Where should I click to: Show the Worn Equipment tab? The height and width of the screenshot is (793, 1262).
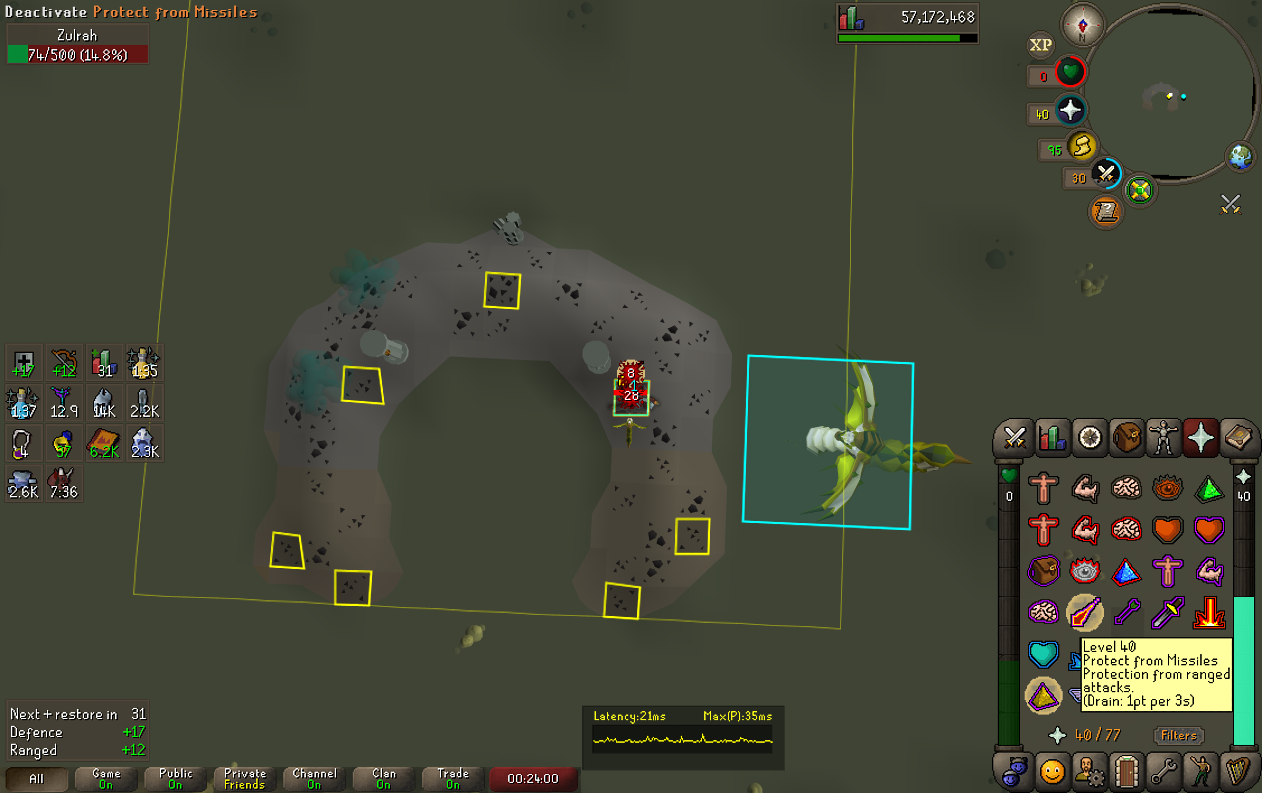(1164, 437)
